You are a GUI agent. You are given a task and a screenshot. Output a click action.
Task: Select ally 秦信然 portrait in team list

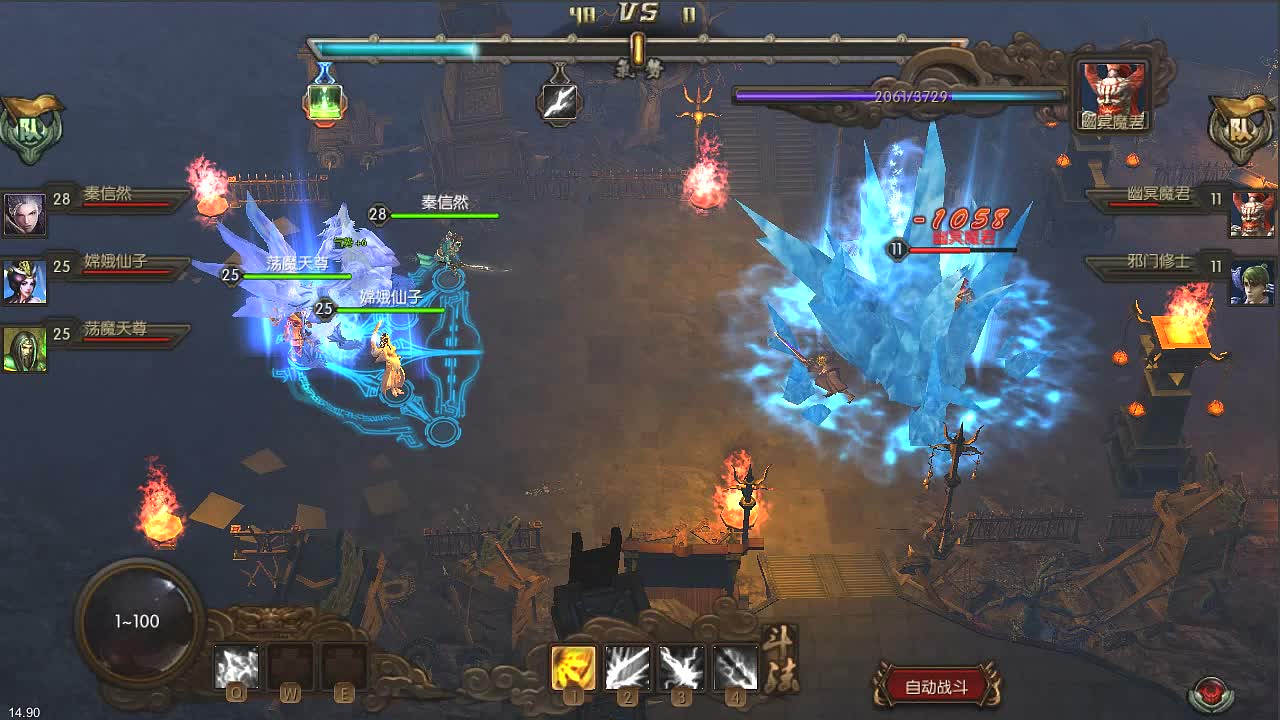[x=24, y=214]
